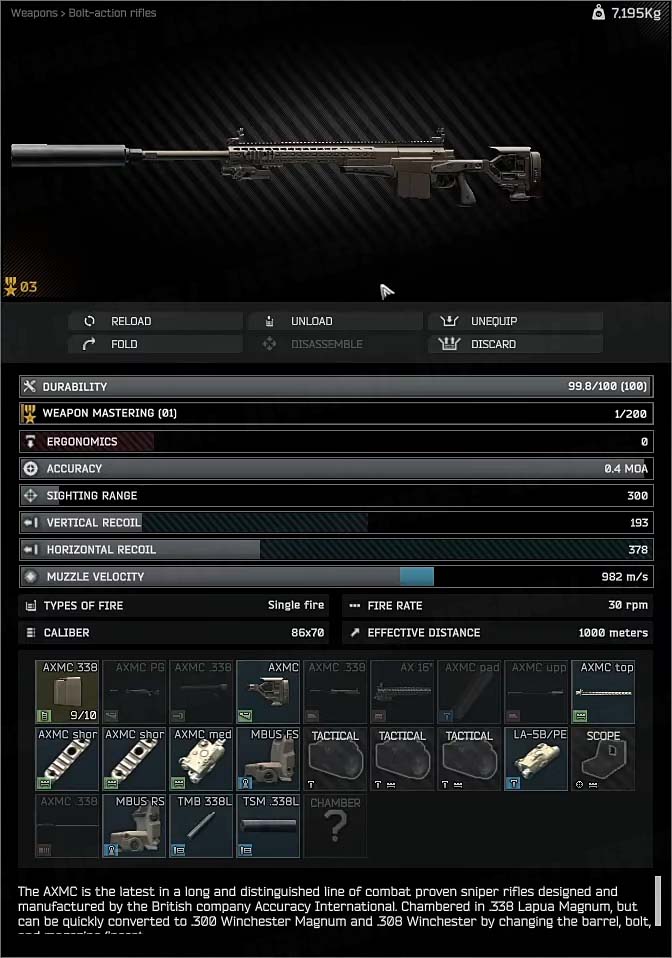Viewport: 672px width, 958px height.
Task: Choose the TMB 338L muzzle brake slot
Action: pos(201,826)
